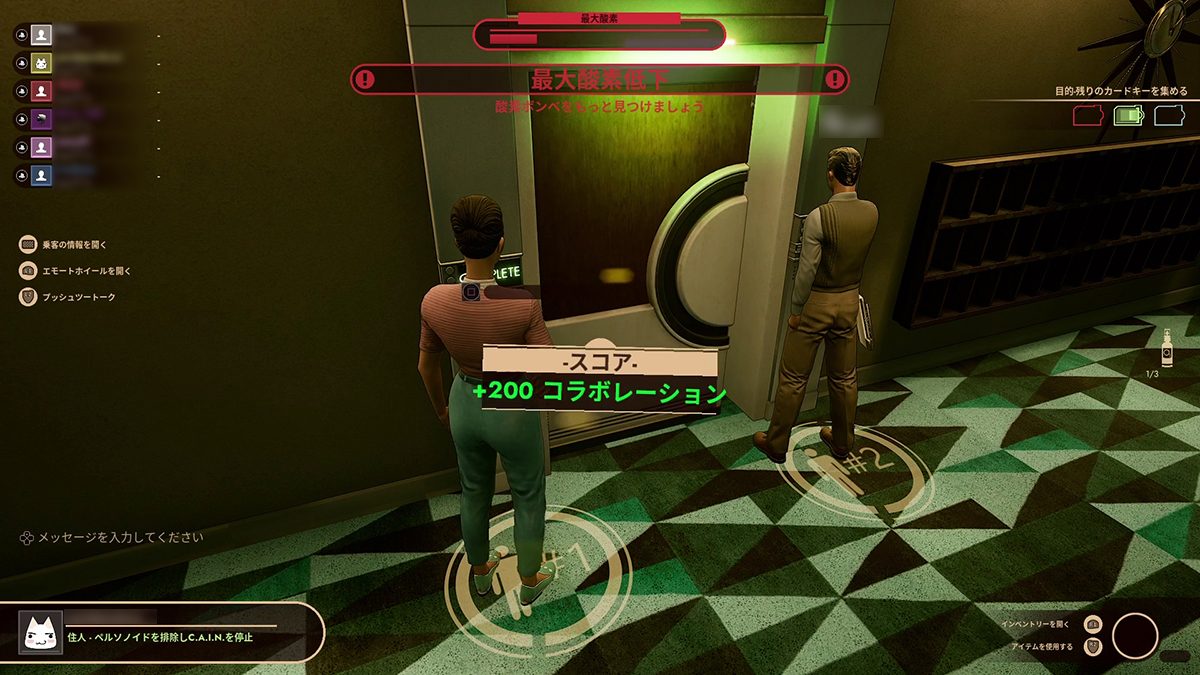Click the cat portrait in the bottom role panel
Screen dimensions: 1200x675
(x=41, y=631)
